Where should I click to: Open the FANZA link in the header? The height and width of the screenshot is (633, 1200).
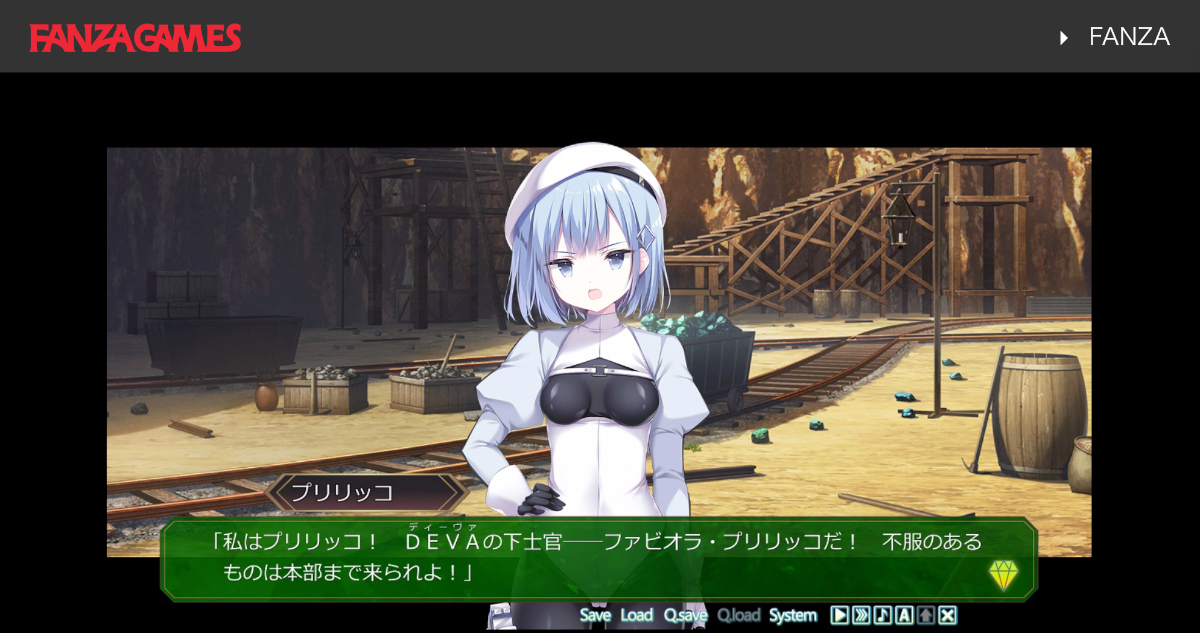pos(1128,37)
